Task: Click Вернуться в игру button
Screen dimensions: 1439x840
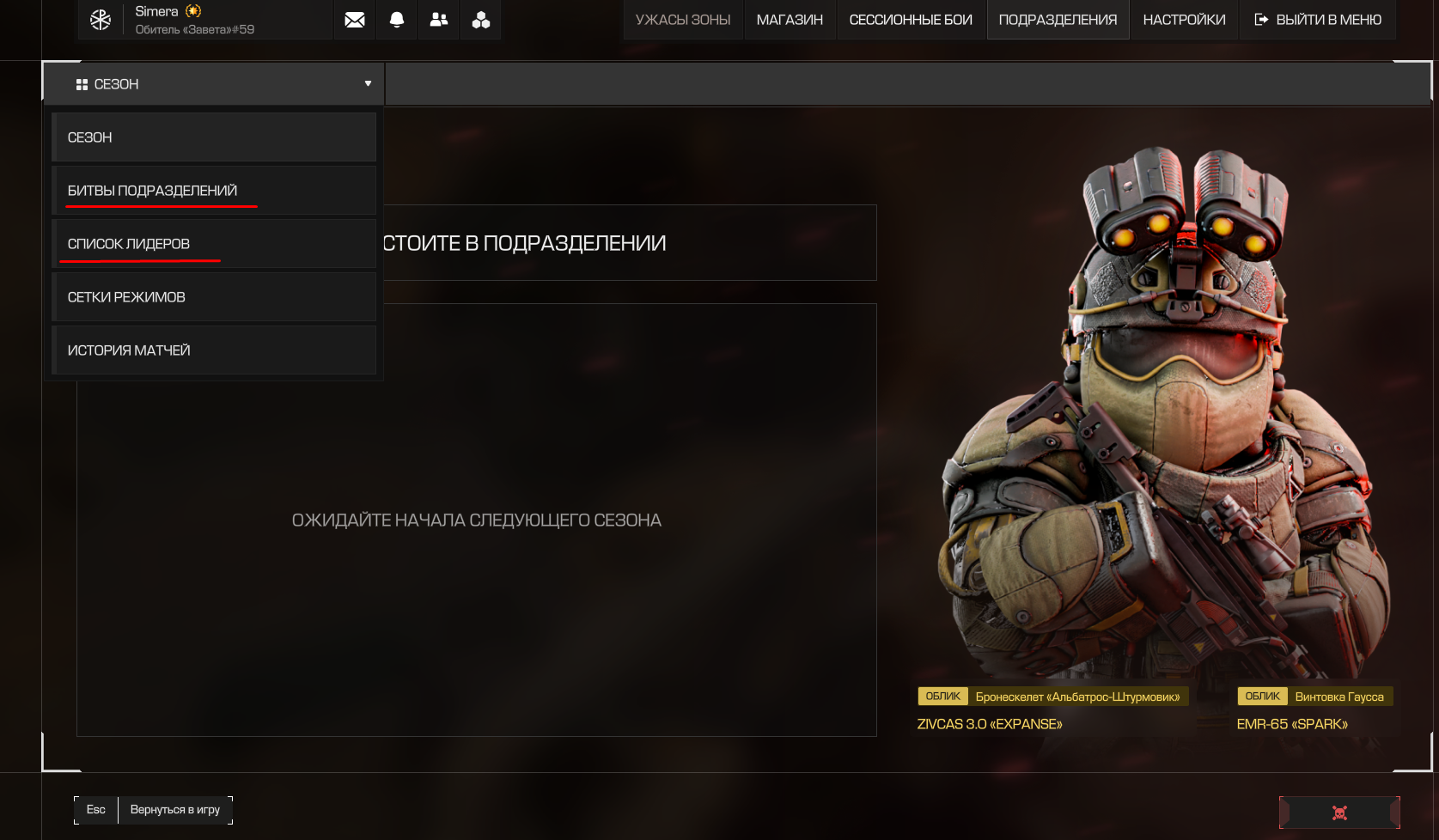Action: 174,810
